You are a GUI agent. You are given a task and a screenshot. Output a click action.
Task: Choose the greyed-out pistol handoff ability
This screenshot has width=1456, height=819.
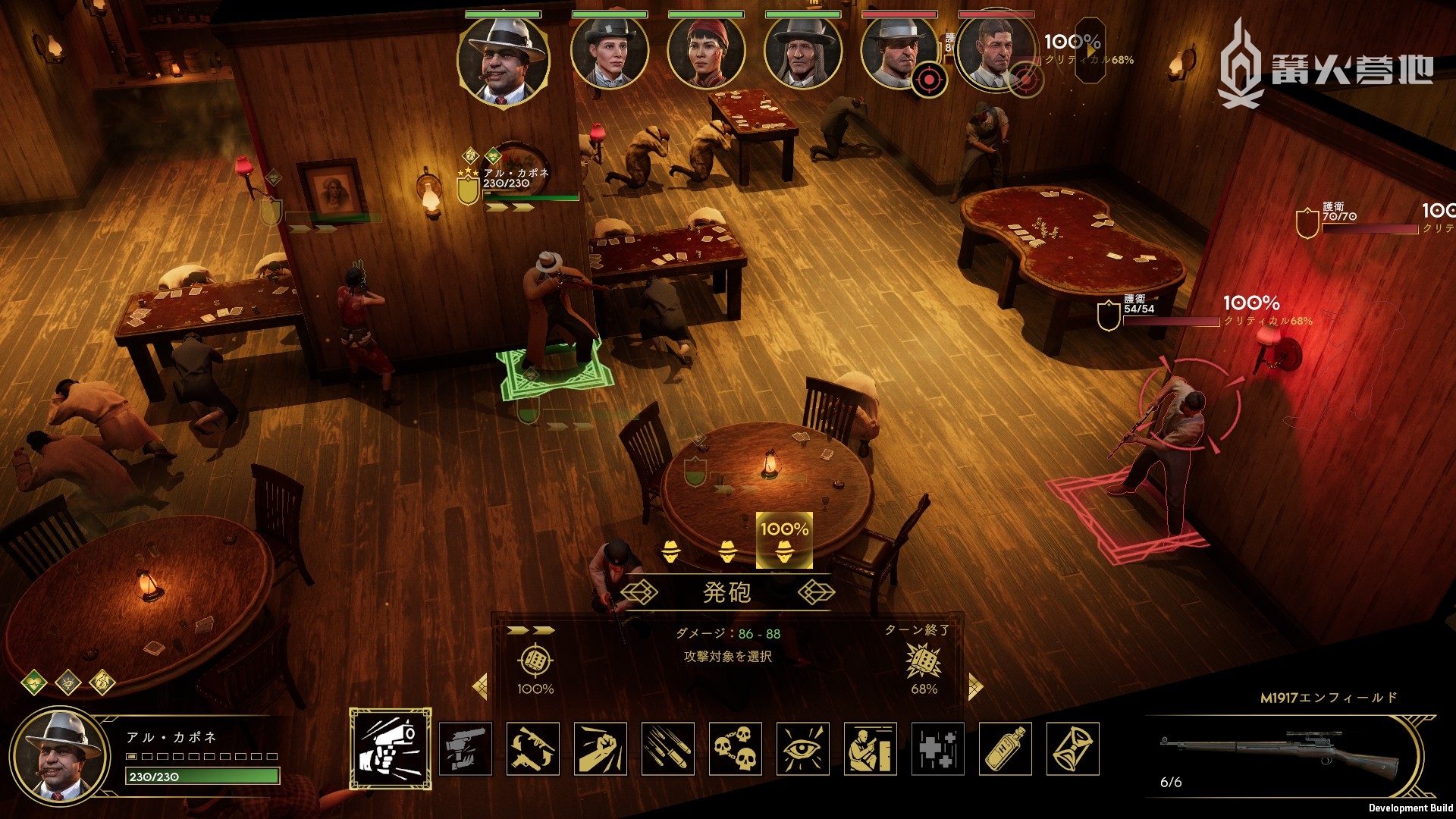[x=466, y=748]
